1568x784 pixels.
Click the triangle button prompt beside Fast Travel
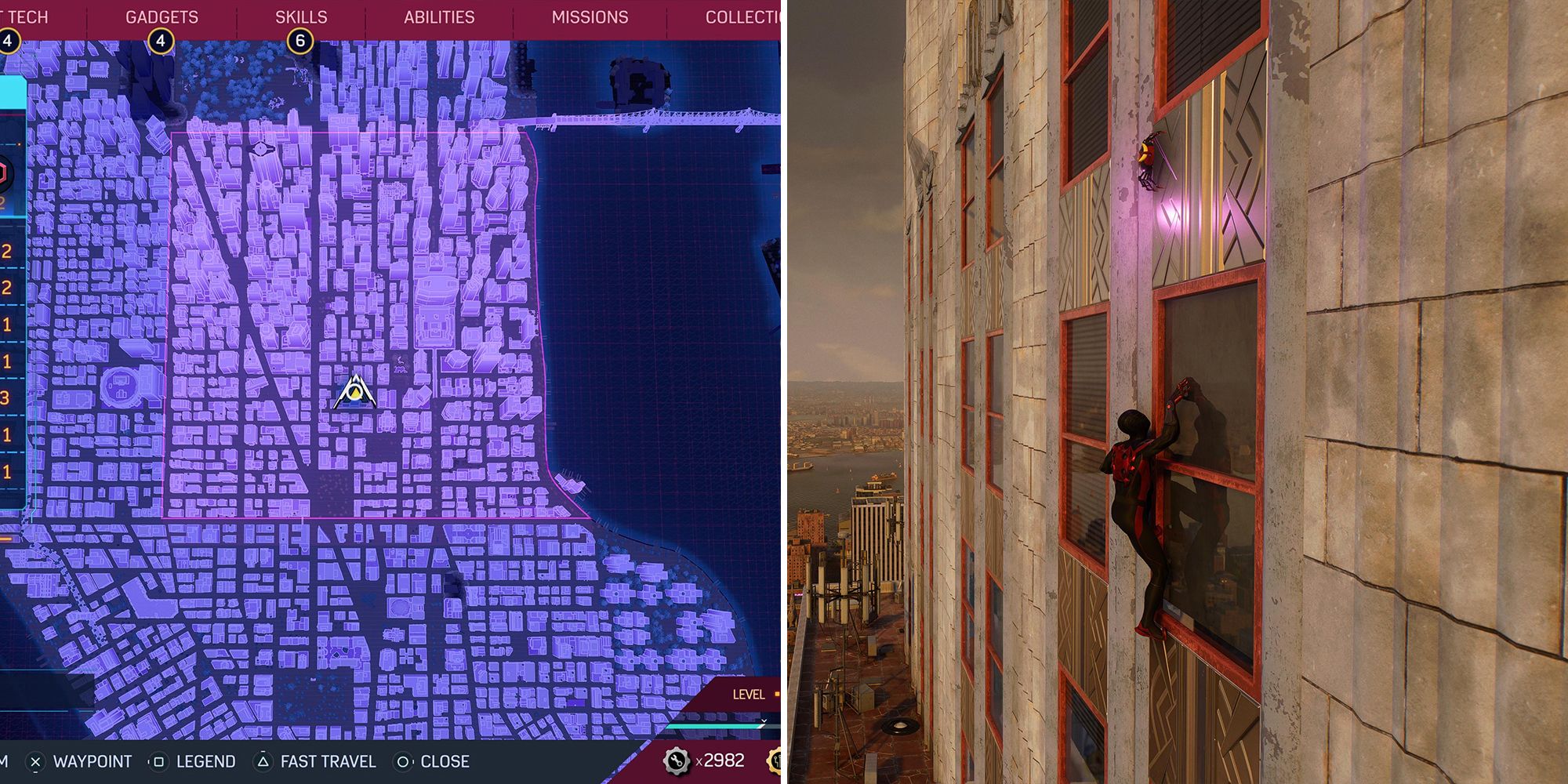[x=262, y=760]
